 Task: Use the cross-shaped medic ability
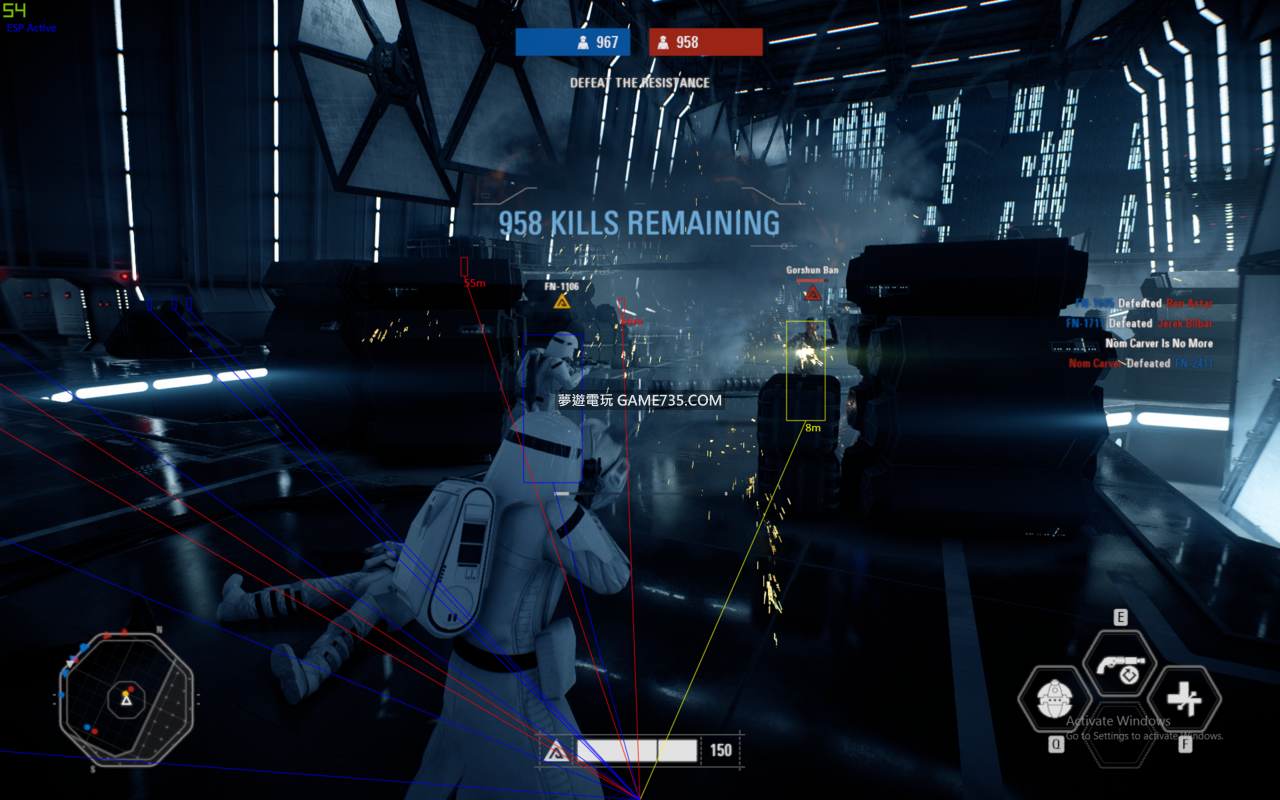[x=1185, y=699]
